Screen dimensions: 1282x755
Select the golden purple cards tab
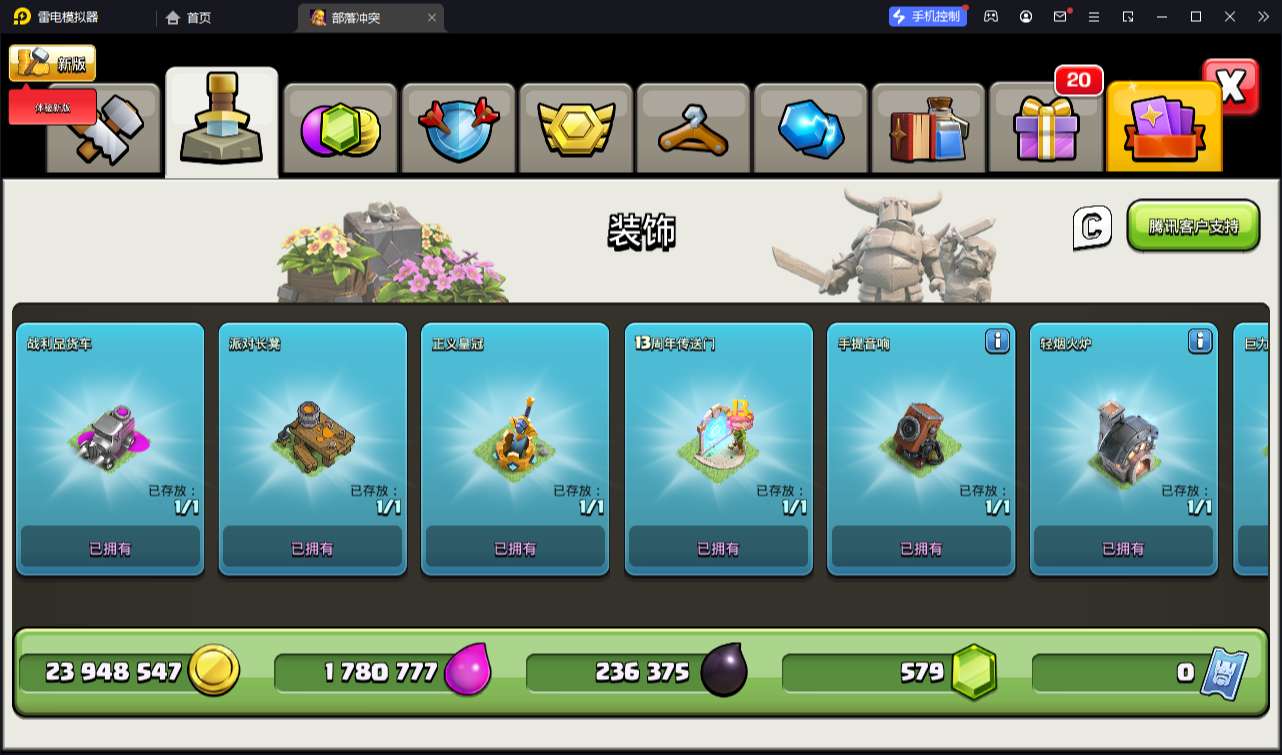1164,130
